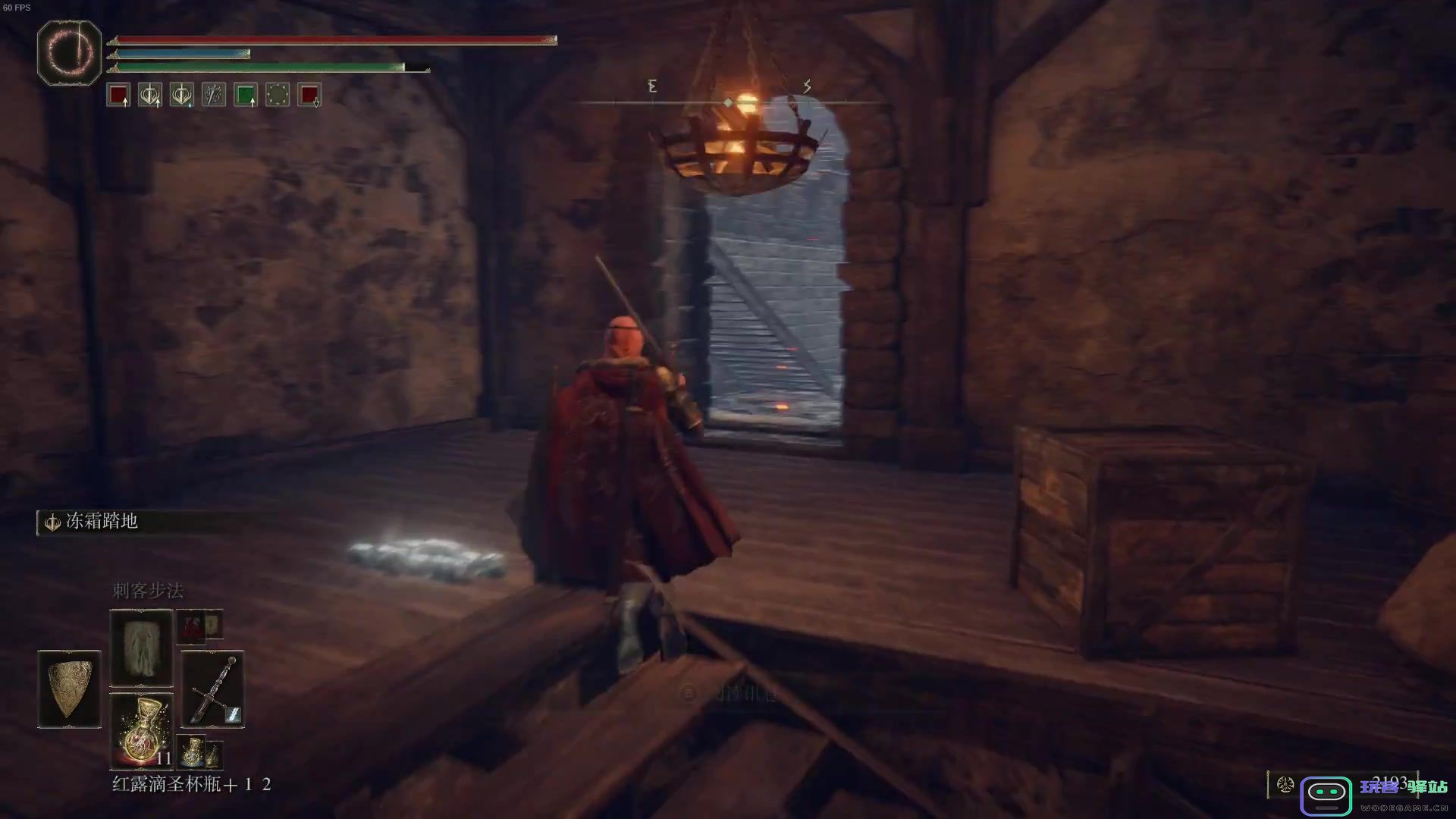Screen dimensions: 1456x819
Task: Click the sword buff icon with water drop
Action: tap(182, 96)
